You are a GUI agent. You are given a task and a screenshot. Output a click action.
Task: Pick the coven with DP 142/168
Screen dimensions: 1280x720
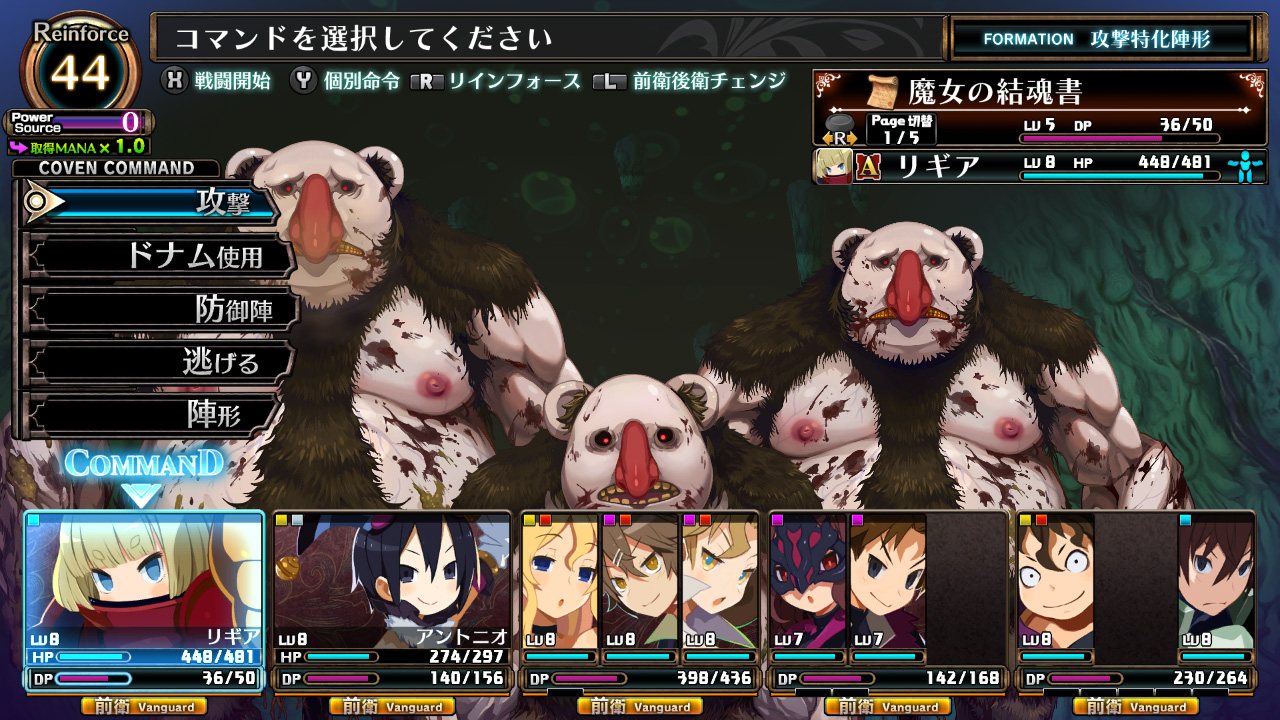coord(887,600)
